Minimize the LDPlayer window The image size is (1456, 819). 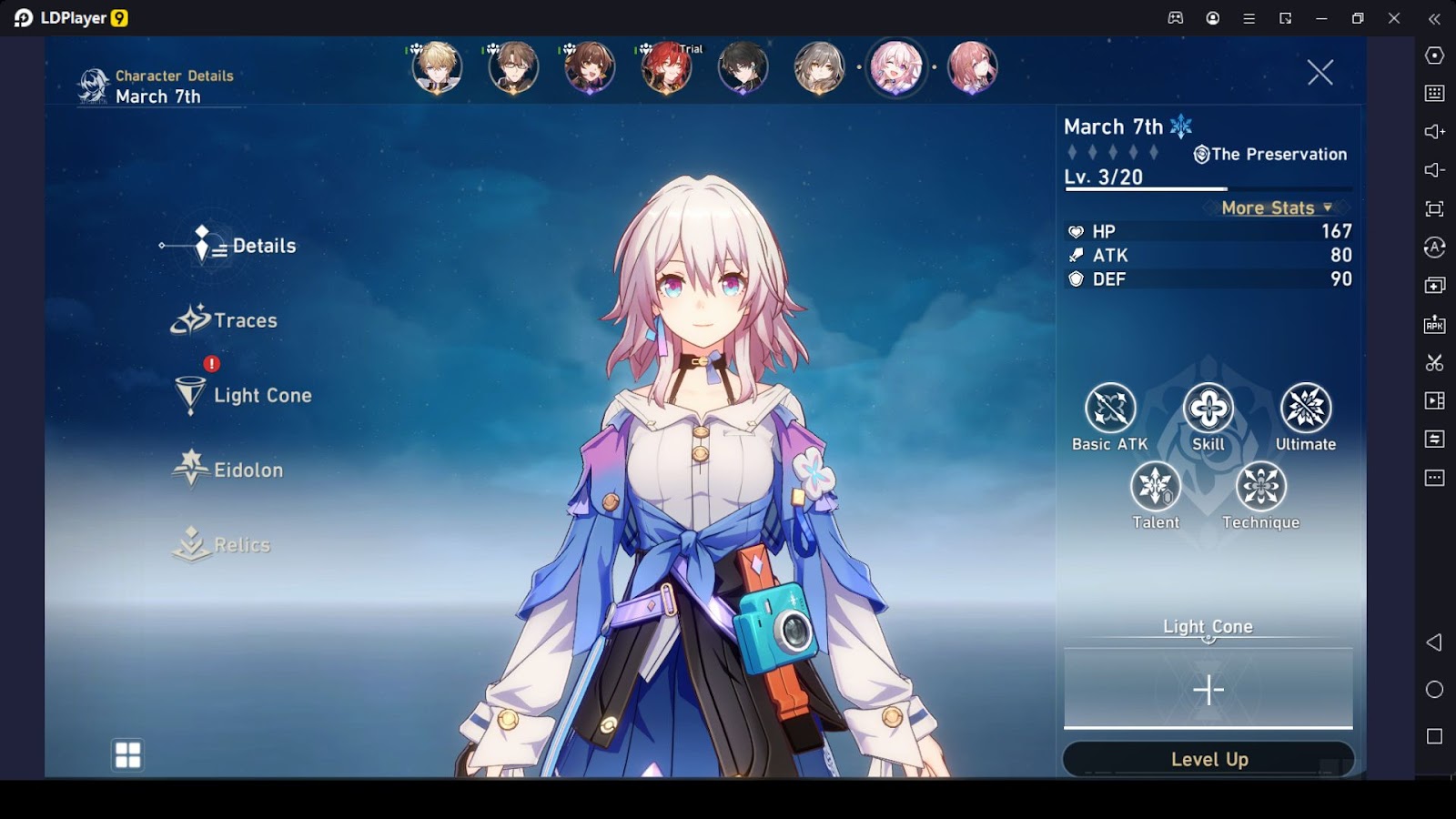tap(1321, 18)
